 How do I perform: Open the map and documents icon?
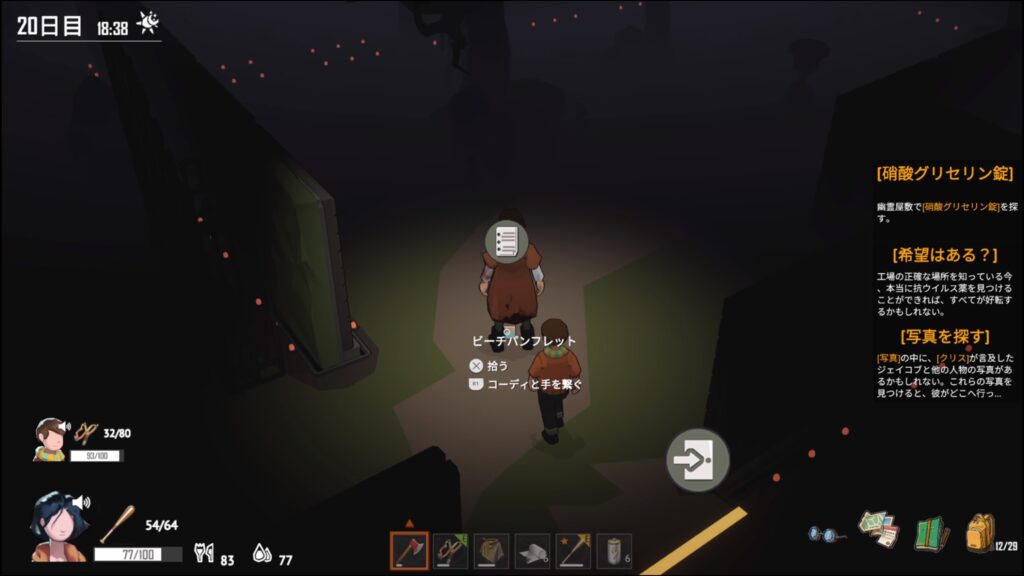[x=878, y=529]
